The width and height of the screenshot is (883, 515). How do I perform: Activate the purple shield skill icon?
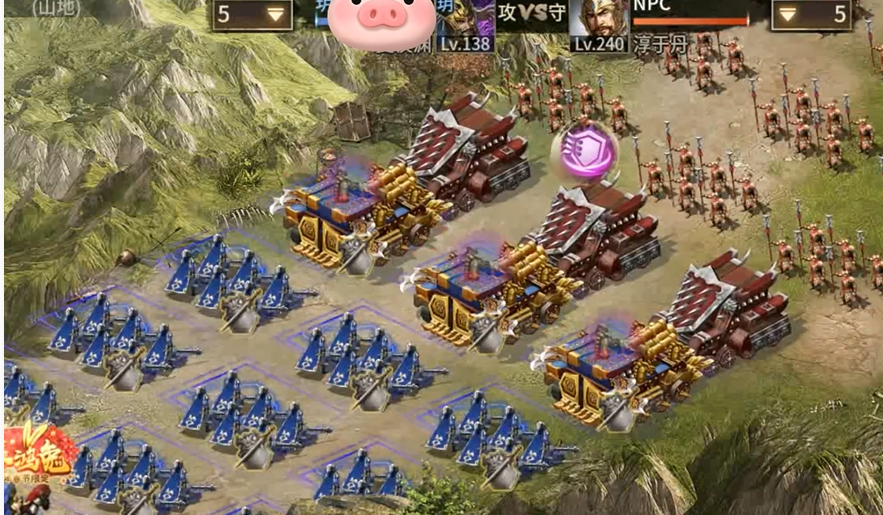(x=584, y=152)
